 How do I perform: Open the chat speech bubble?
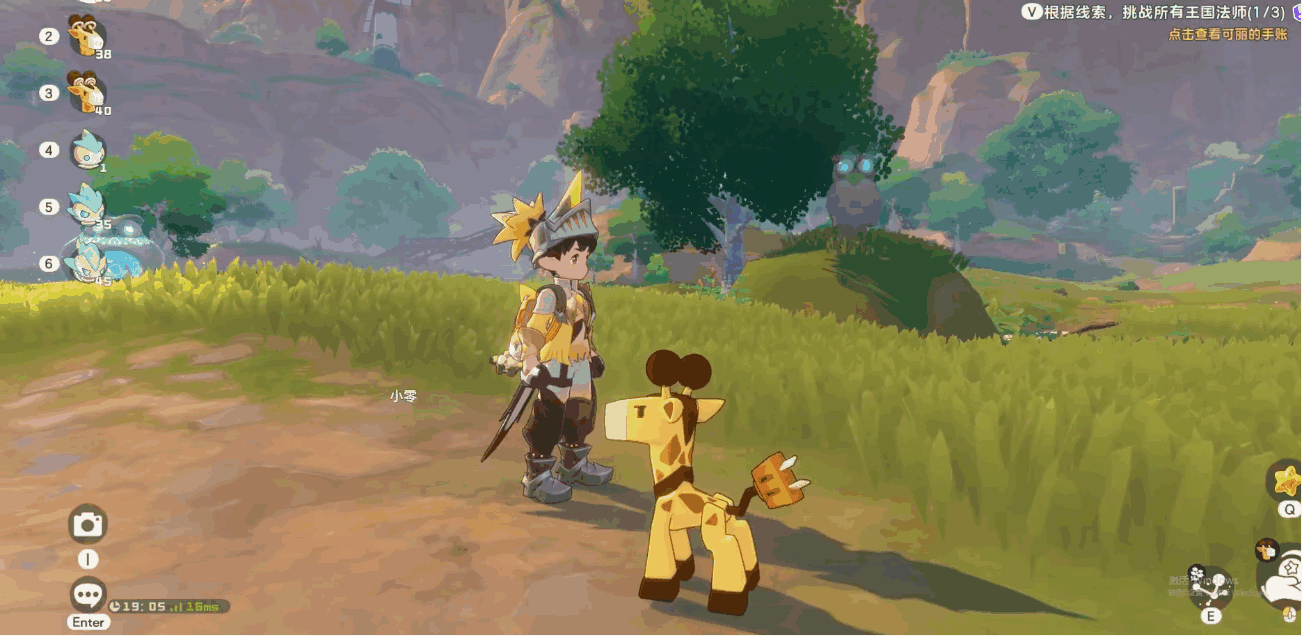tap(88, 595)
